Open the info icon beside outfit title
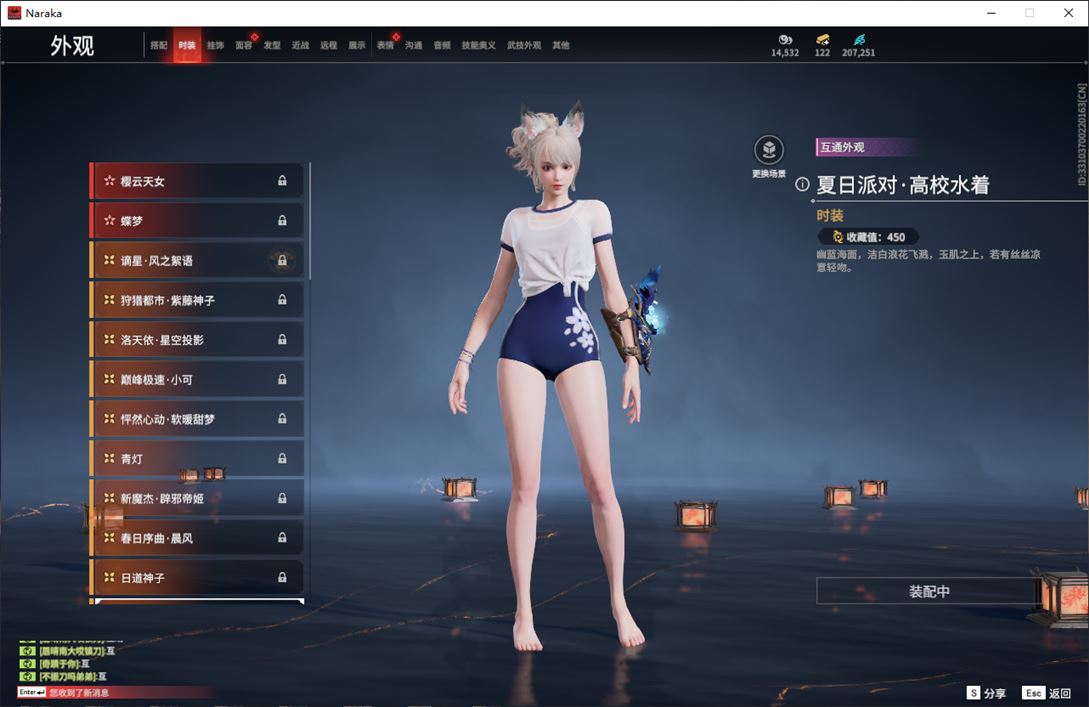Screen dimensions: 1089x707 click(802, 185)
